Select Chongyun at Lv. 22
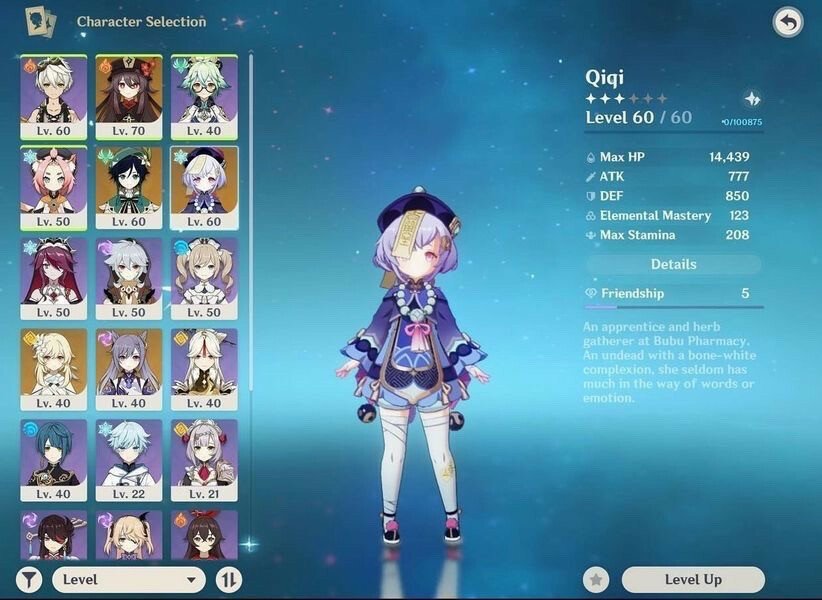Image resolution: width=822 pixels, height=600 pixels. [129, 460]
